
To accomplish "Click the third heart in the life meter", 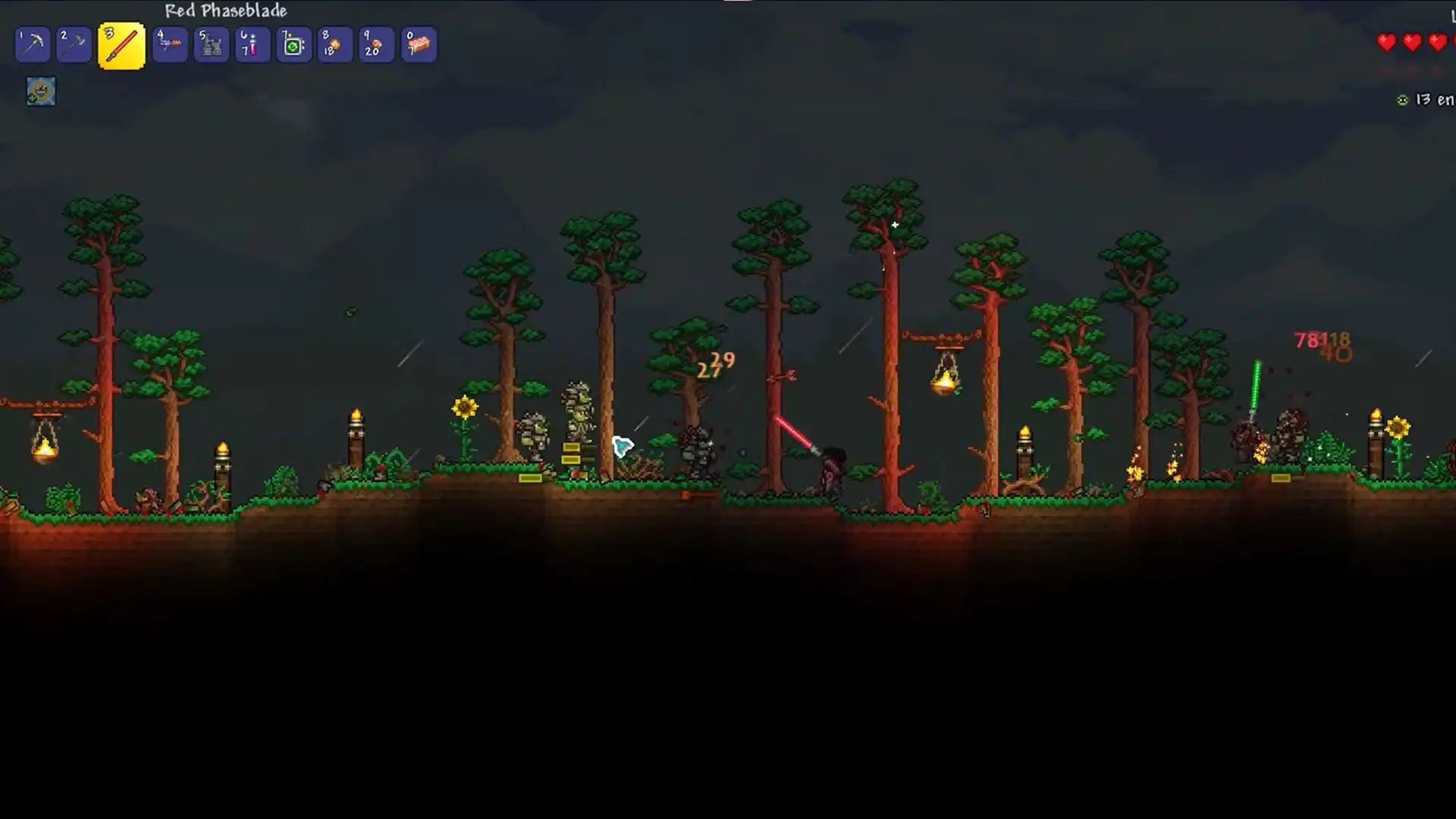I will pyautogui.click(x=1439, y=43).
